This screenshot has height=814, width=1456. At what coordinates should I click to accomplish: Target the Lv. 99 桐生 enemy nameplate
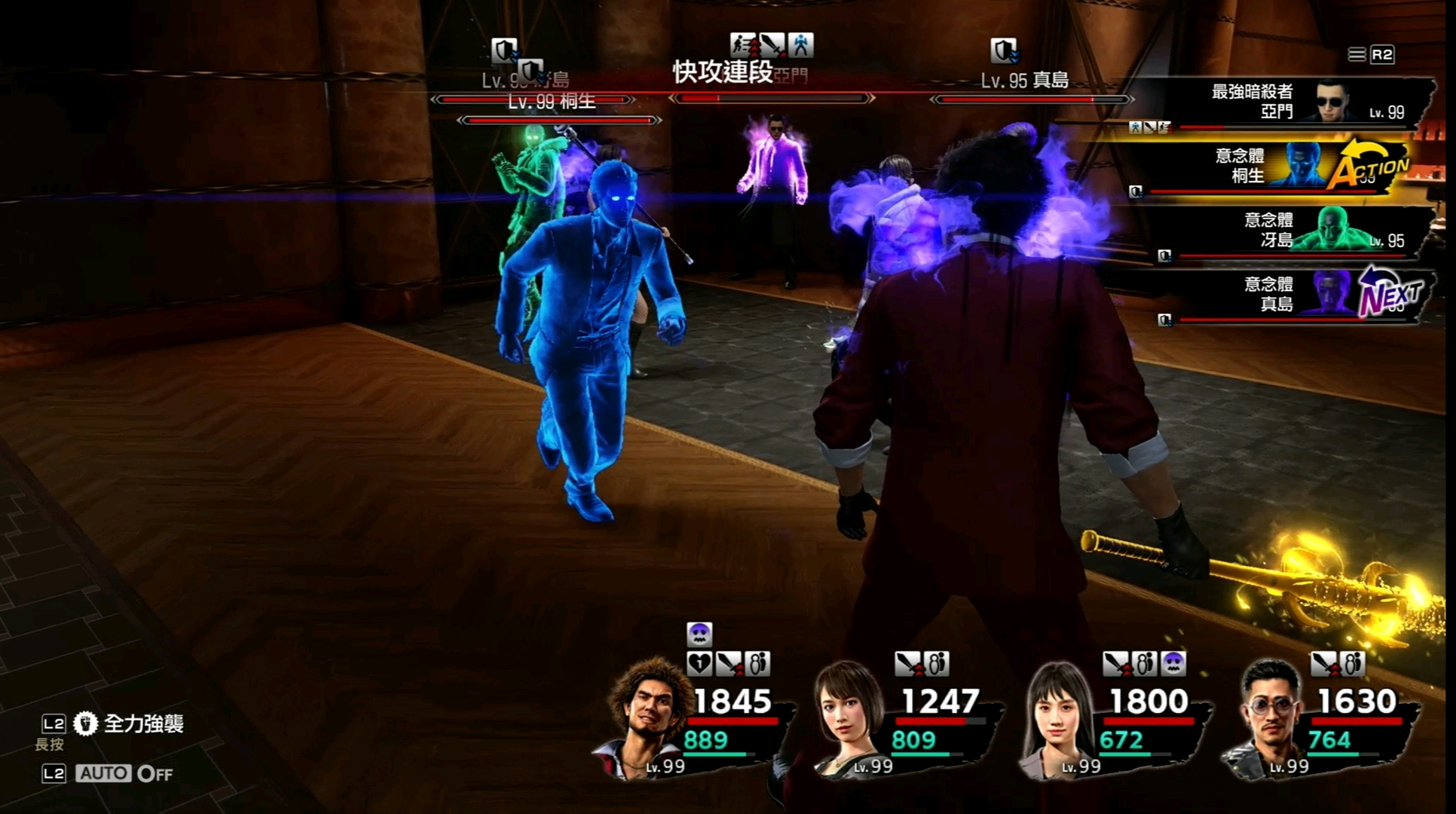[552, 103]
